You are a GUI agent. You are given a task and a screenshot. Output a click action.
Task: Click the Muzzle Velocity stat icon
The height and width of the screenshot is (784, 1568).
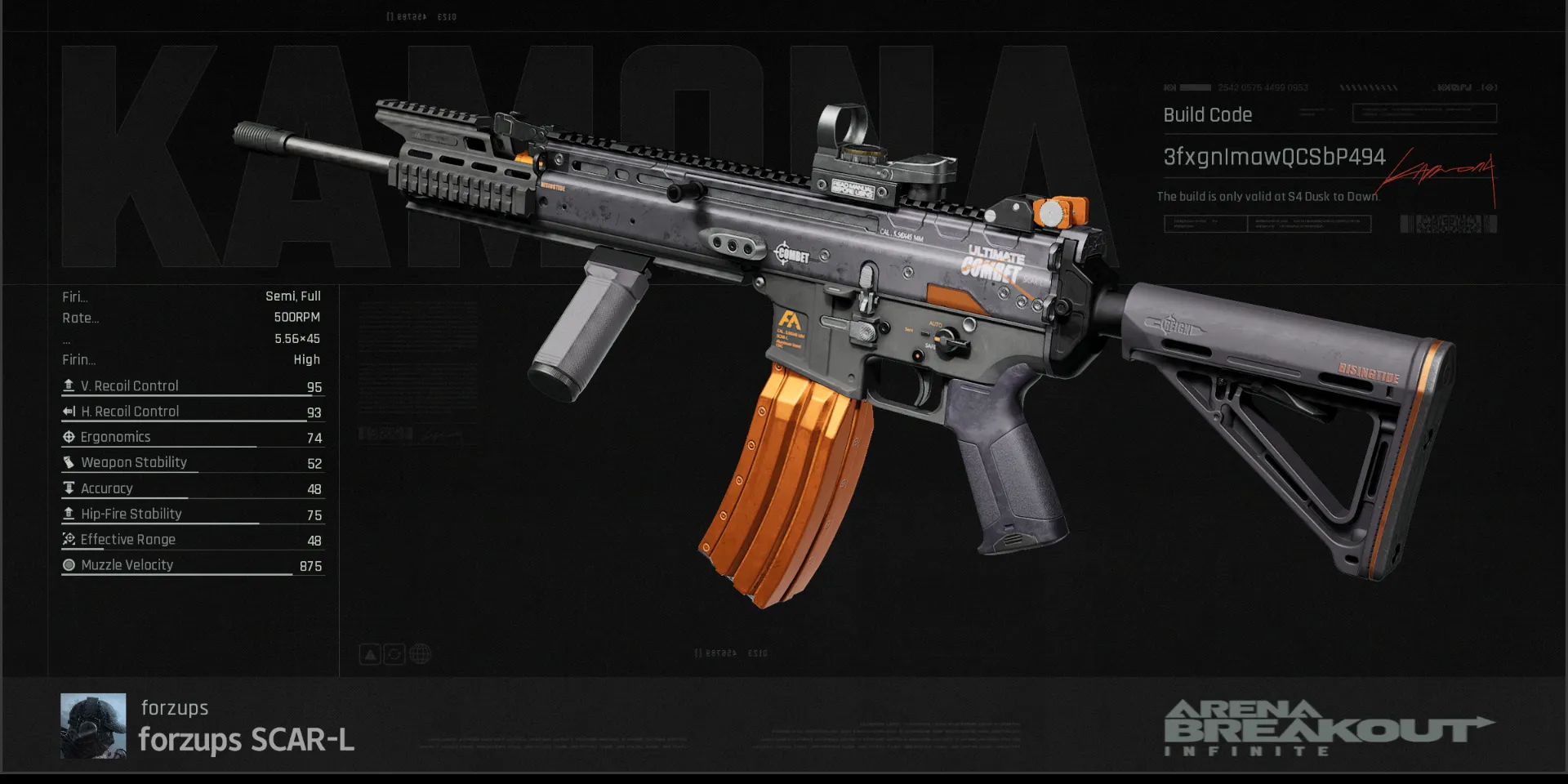[69, 564]
